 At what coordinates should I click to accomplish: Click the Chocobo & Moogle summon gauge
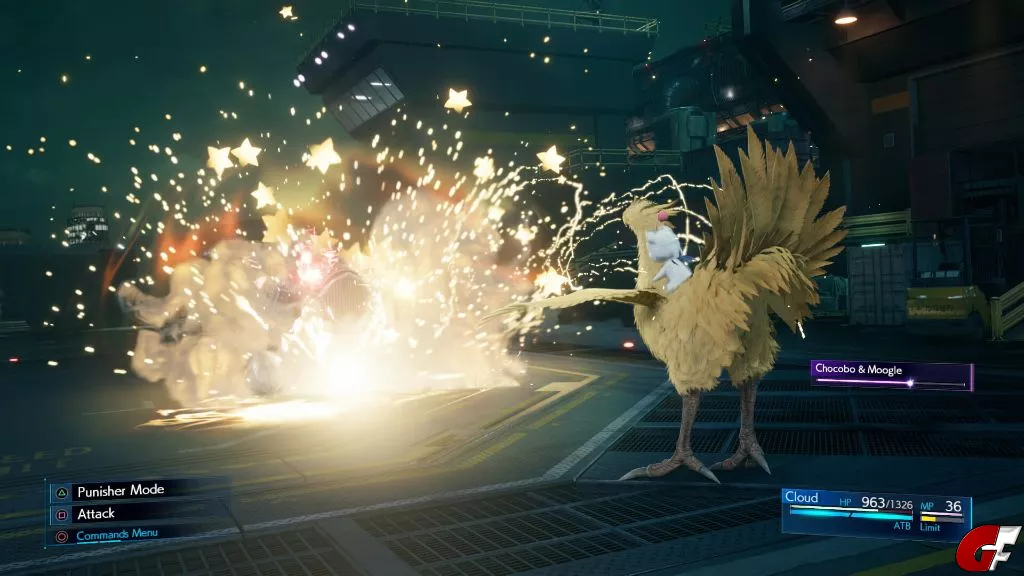click(890, 376)
